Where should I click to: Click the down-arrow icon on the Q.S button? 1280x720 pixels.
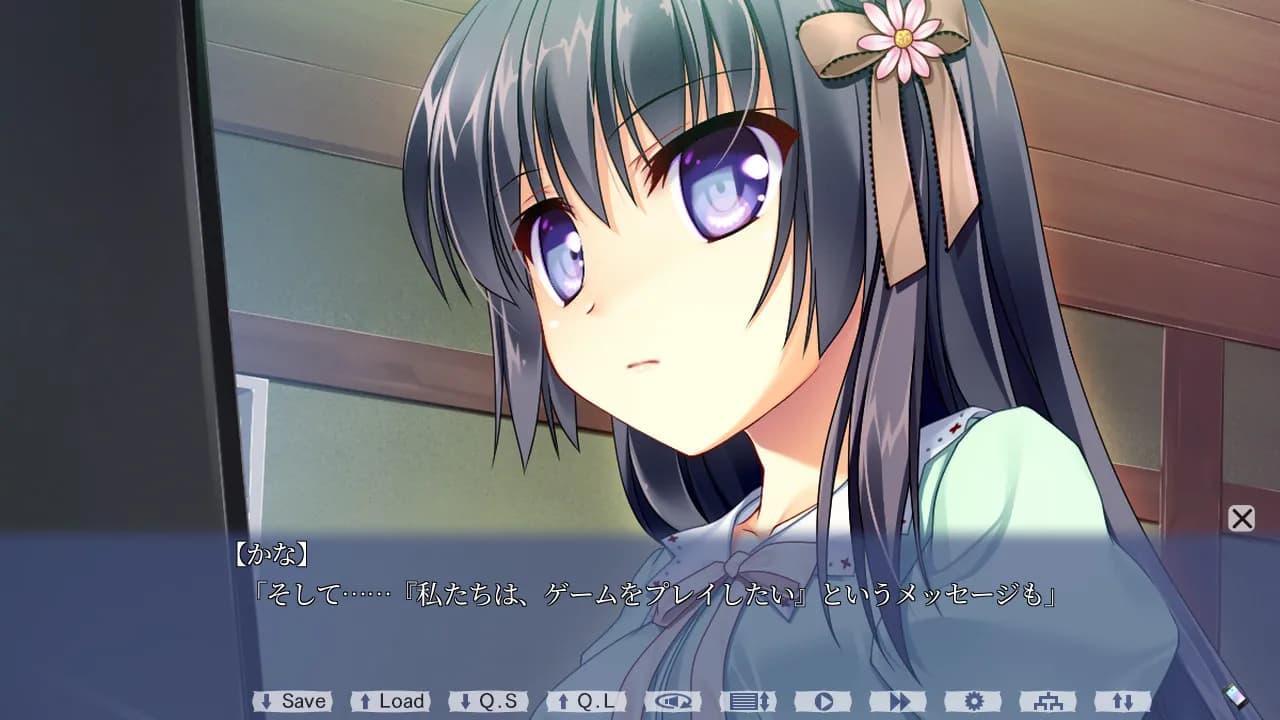point(466,701)
